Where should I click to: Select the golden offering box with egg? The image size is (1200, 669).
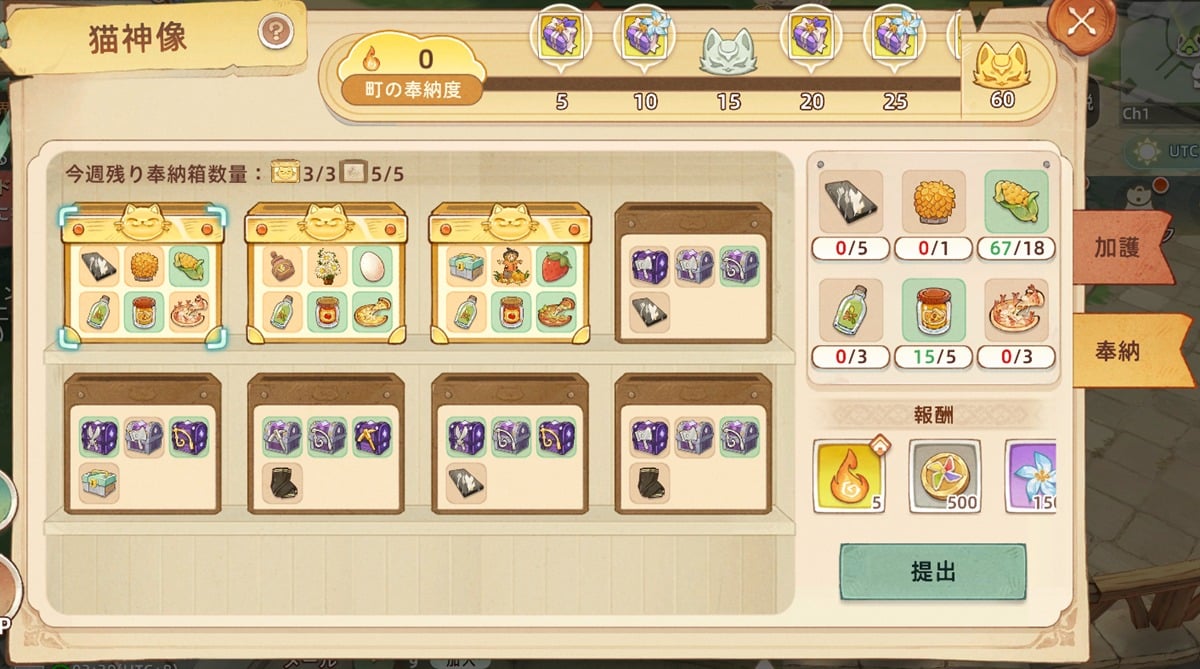pyautogui.click(x=326, y=273)
